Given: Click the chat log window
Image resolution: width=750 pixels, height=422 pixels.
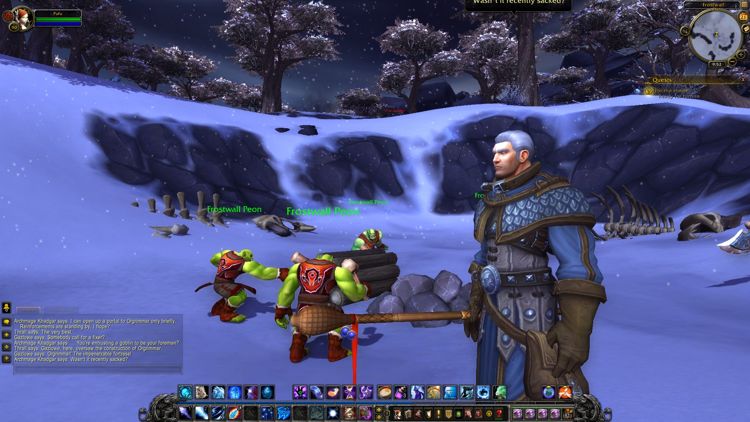Looking at the screenshot, I should (95, 344).
